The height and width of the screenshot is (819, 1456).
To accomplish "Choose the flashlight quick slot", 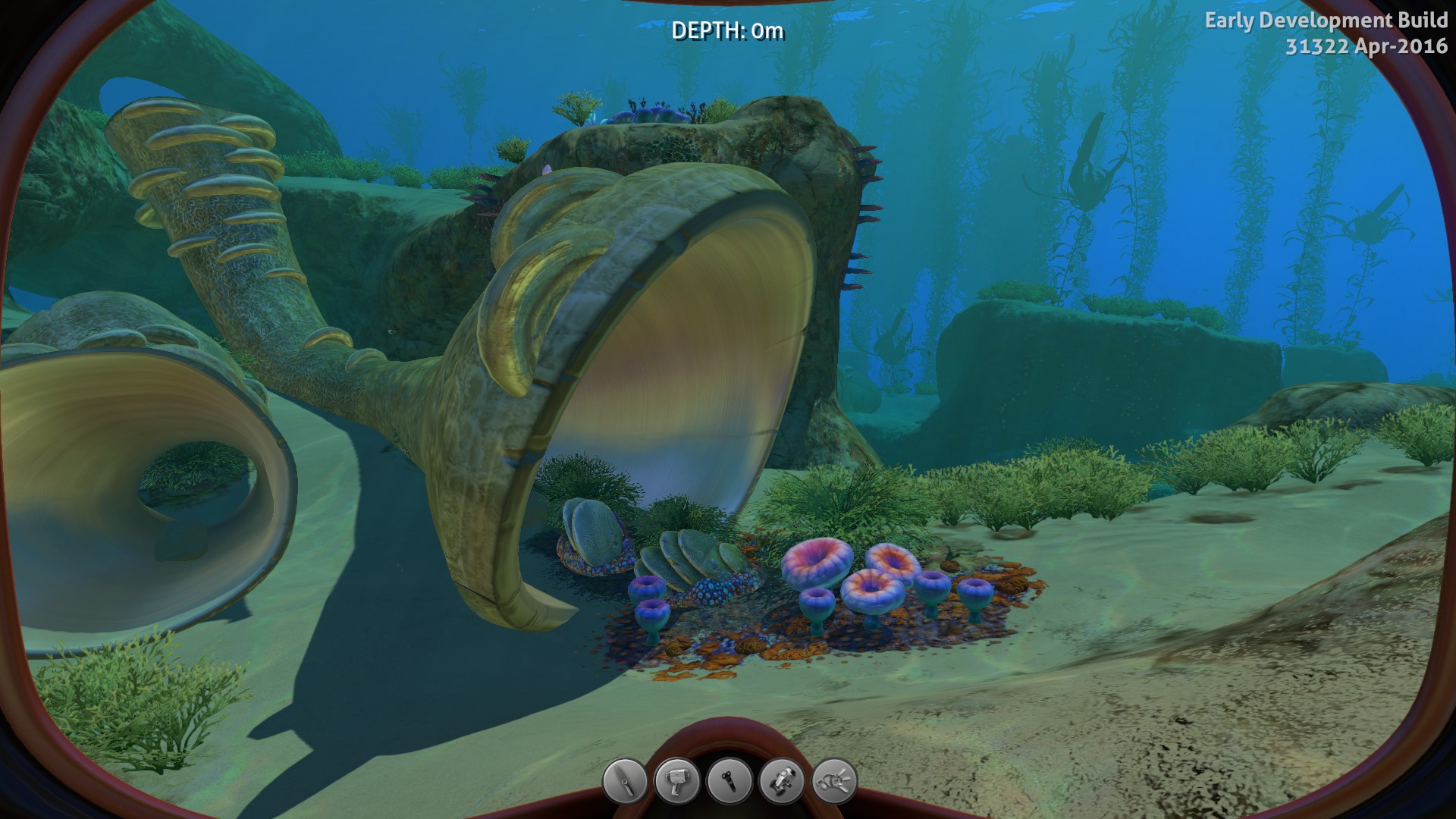I will [x=730, y=780].
